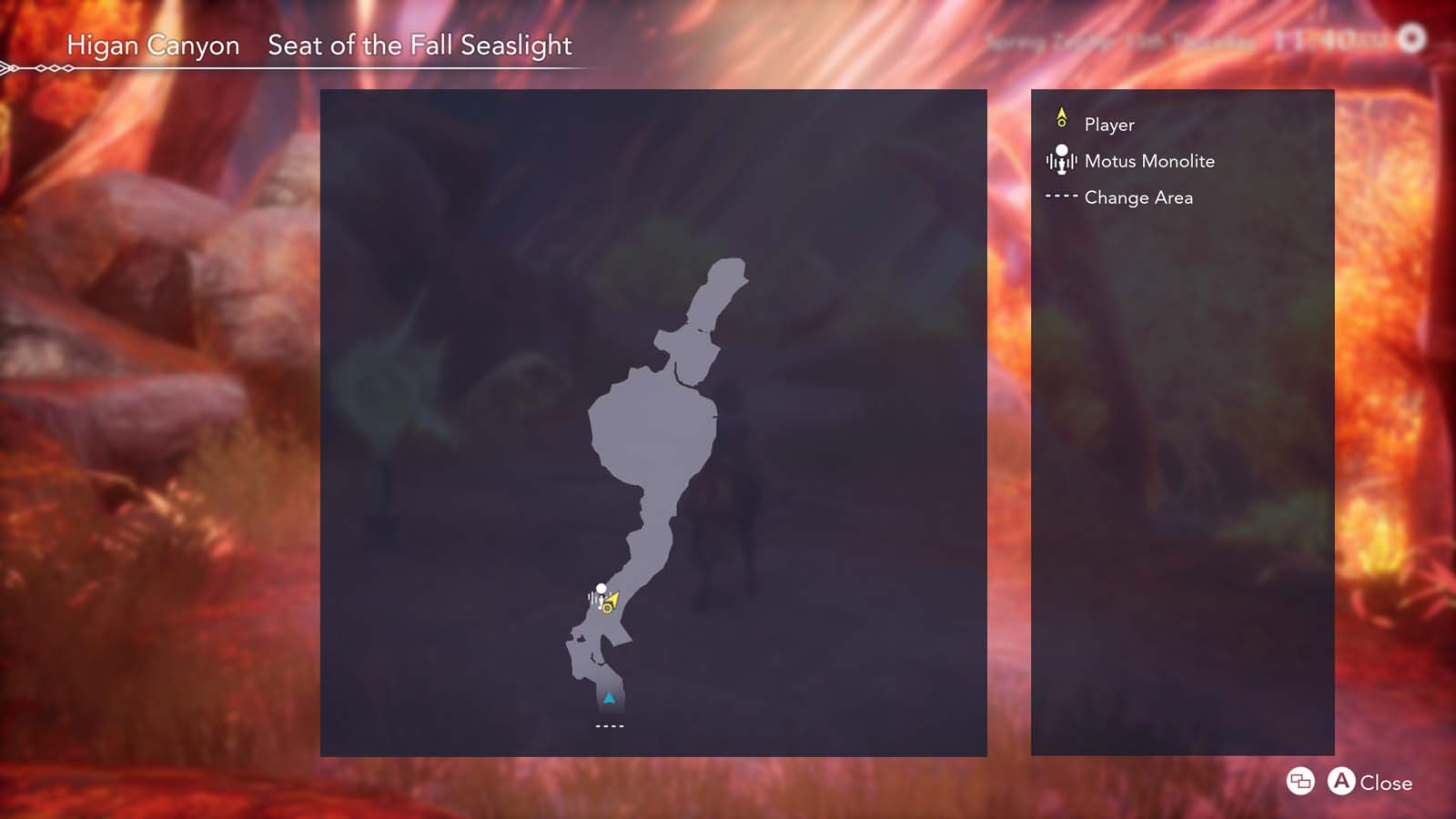This screenshot has width=1456, height=819.
Task: Select the Seat of the Fall Seaslight tab
Action: pyautogui.click(x=419, y=45)
